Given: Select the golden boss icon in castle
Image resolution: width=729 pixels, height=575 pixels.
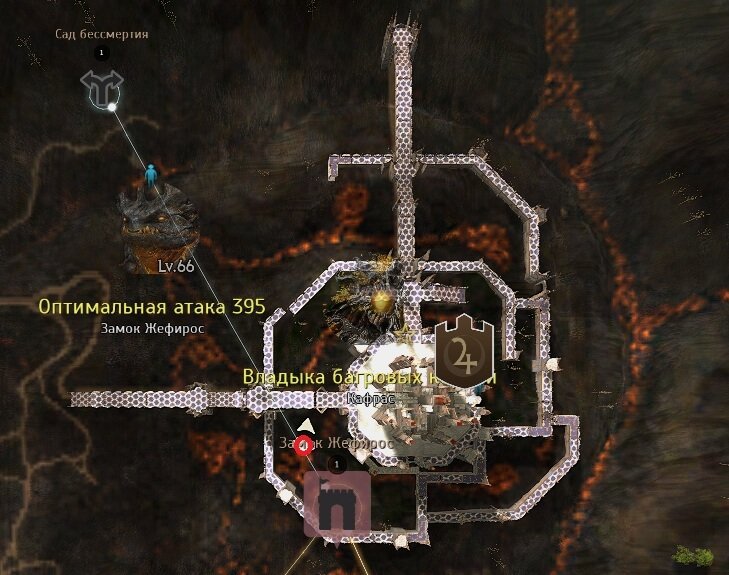Looking at the screenshot, I should [380, 300].
